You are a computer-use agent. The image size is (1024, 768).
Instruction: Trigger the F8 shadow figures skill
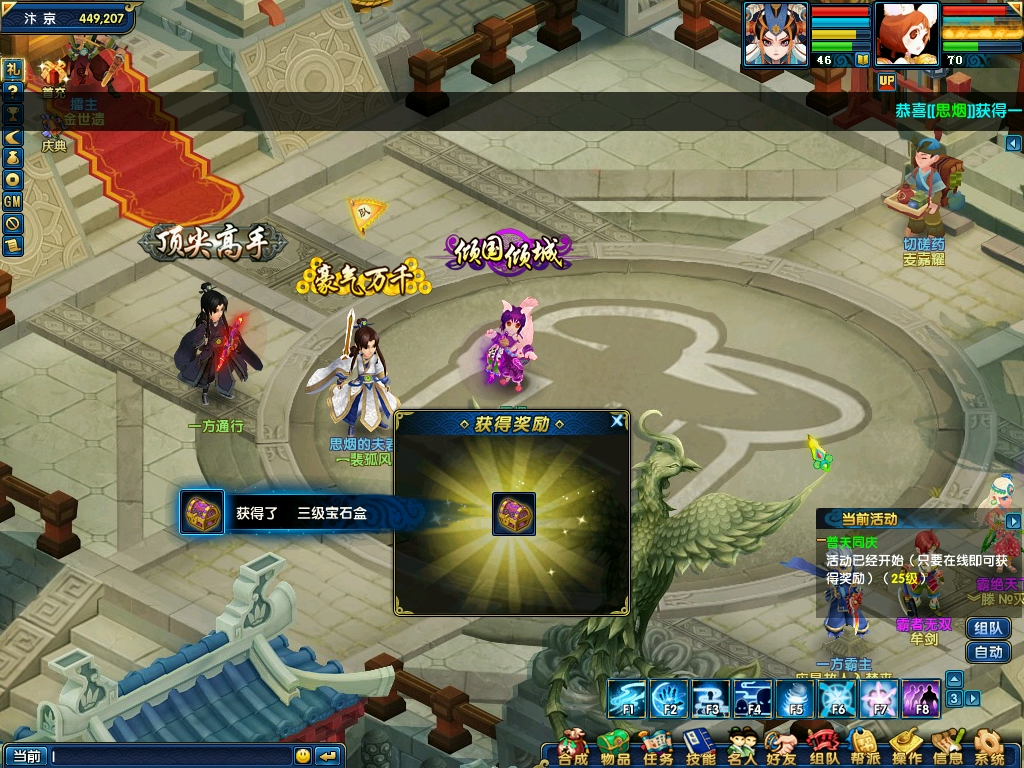click(x=921, y=698)
